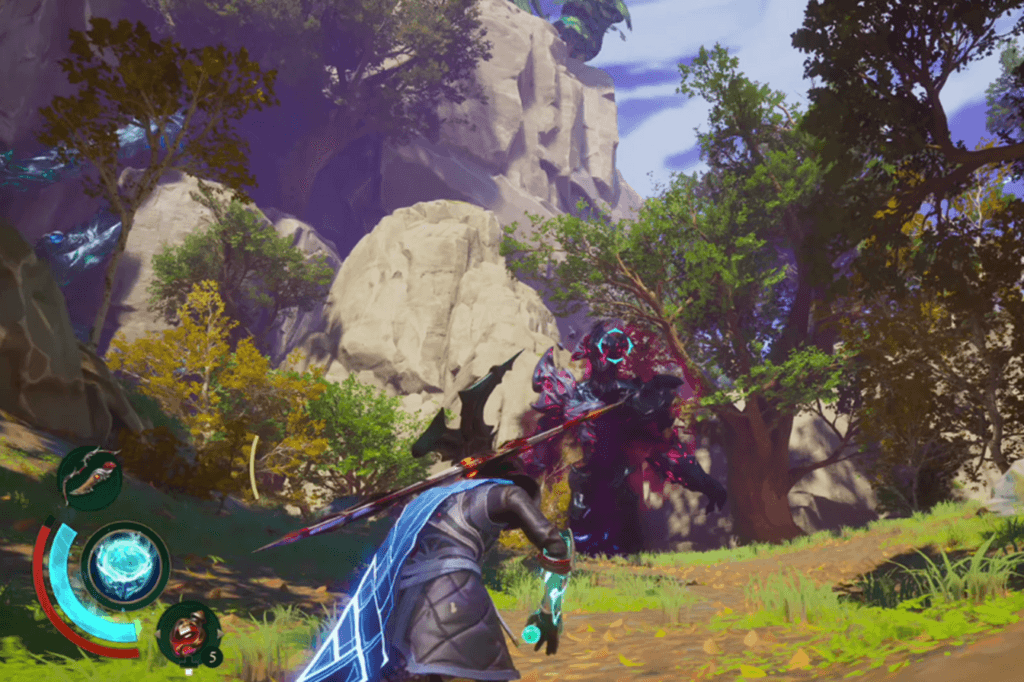1024x682 pixels.
Task: Select the dagger weapon icon
Action: pos(89,477)
